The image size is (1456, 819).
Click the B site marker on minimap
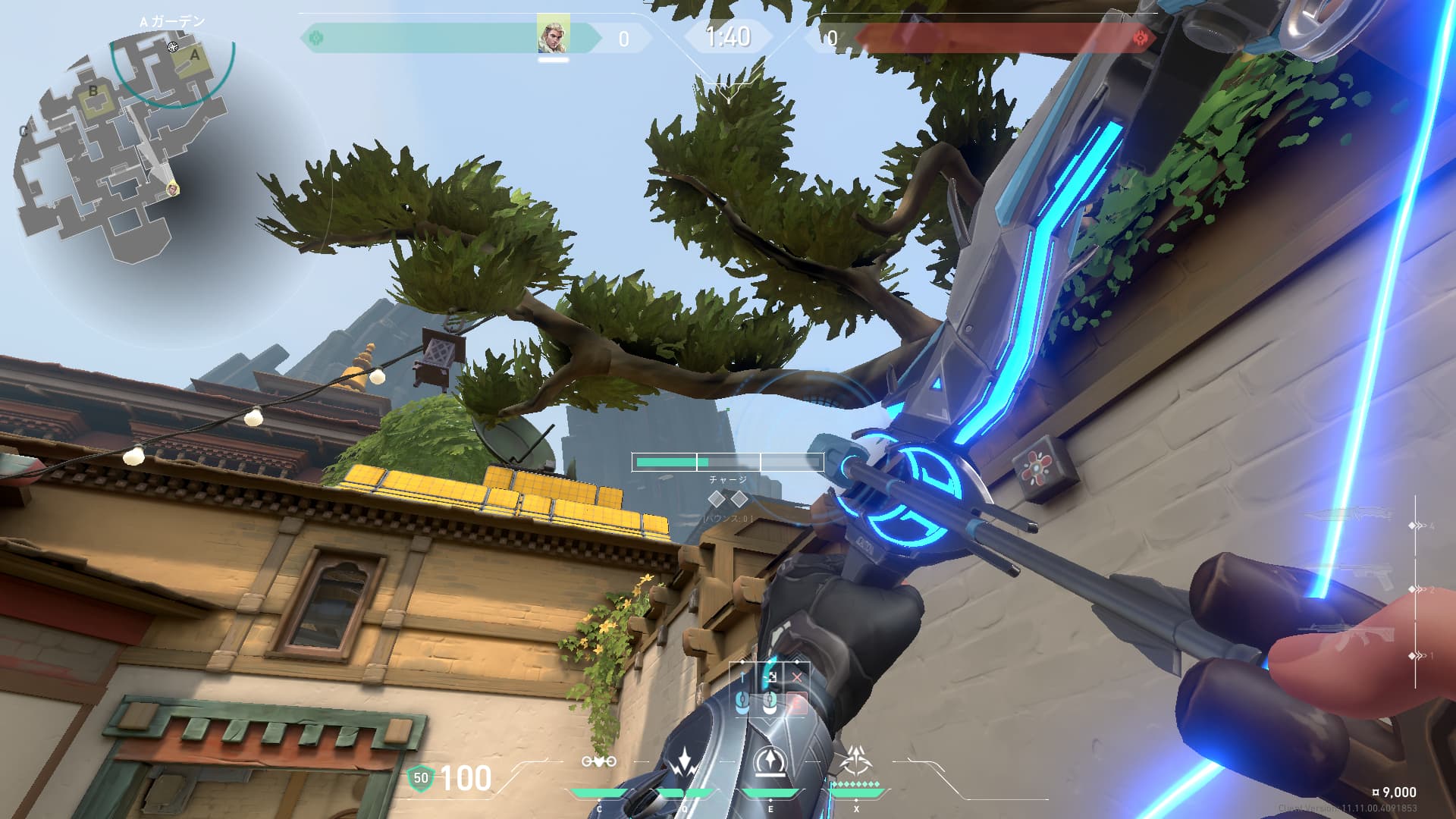tap(93, 92)
